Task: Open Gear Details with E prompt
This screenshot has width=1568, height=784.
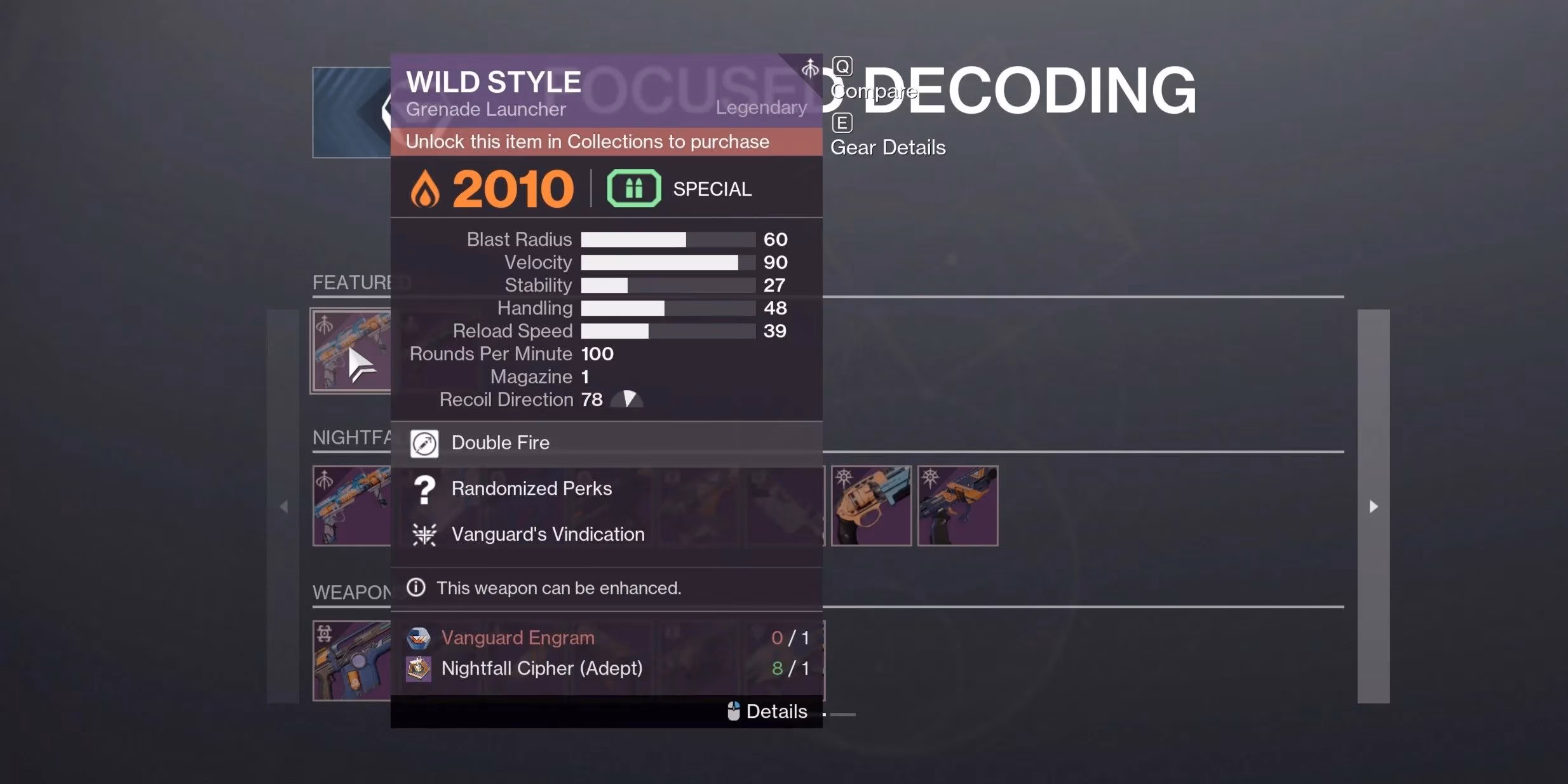Action: pyautogui.click(x=842, y=122)
